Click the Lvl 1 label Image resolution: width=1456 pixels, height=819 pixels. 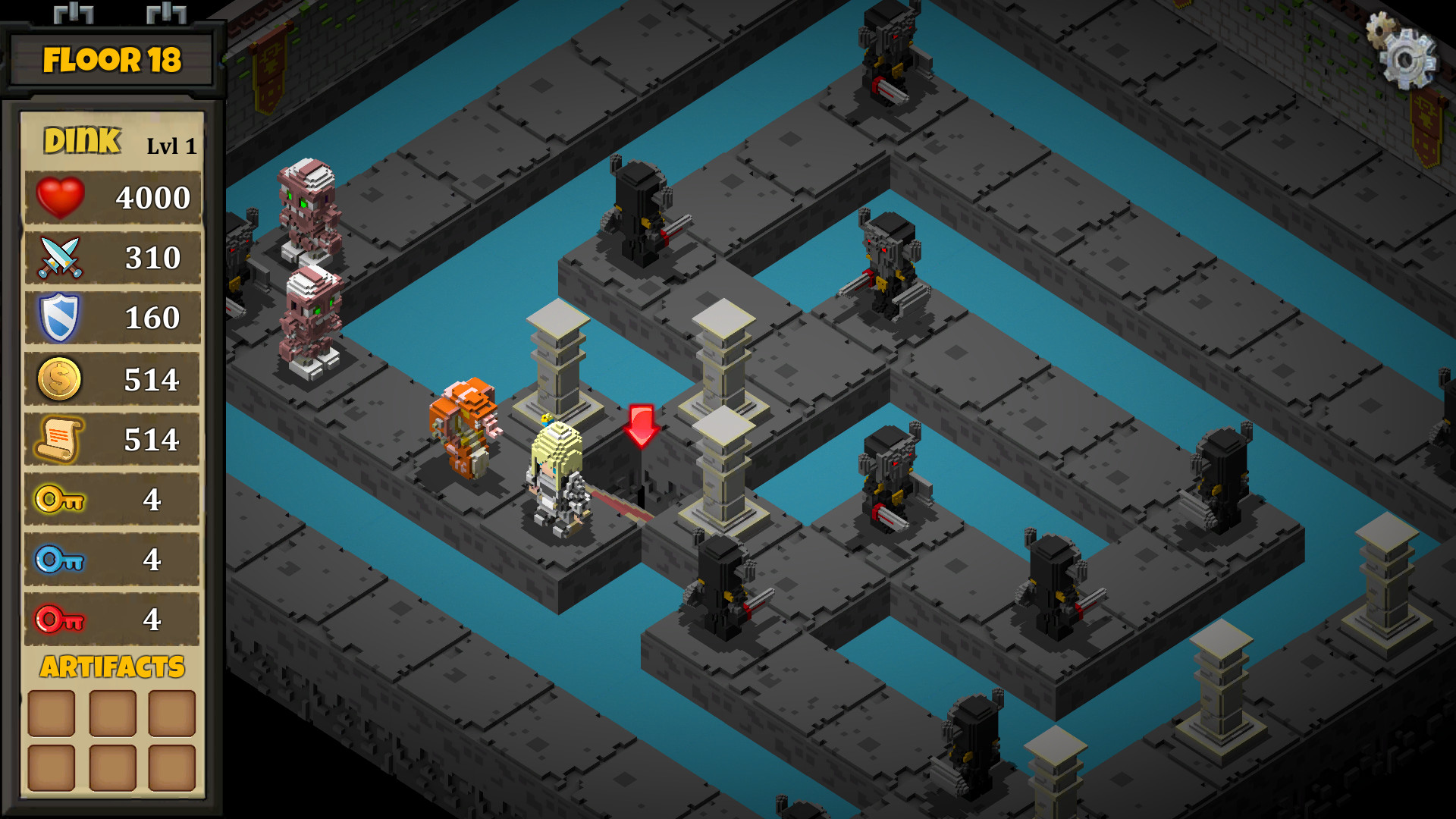tap(171, 146)
